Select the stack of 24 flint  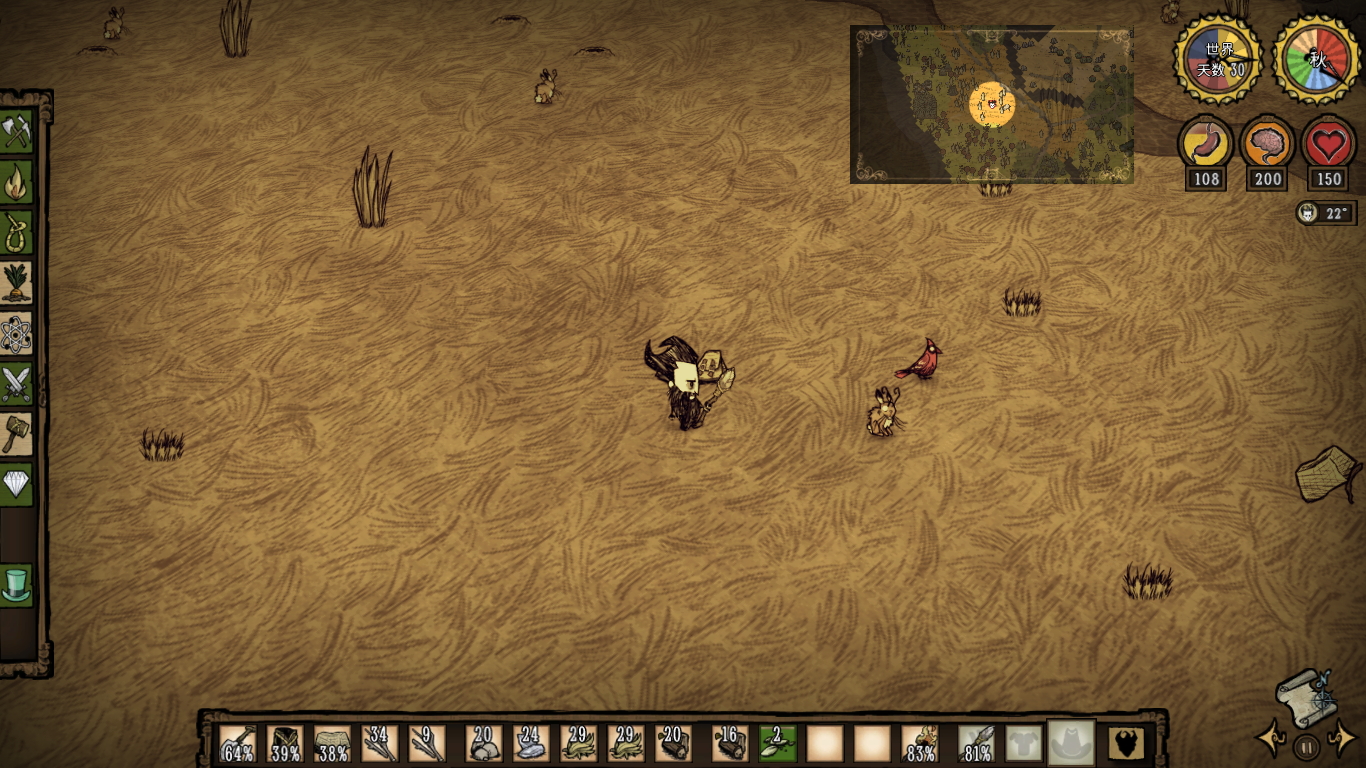[x=532, y=744]
